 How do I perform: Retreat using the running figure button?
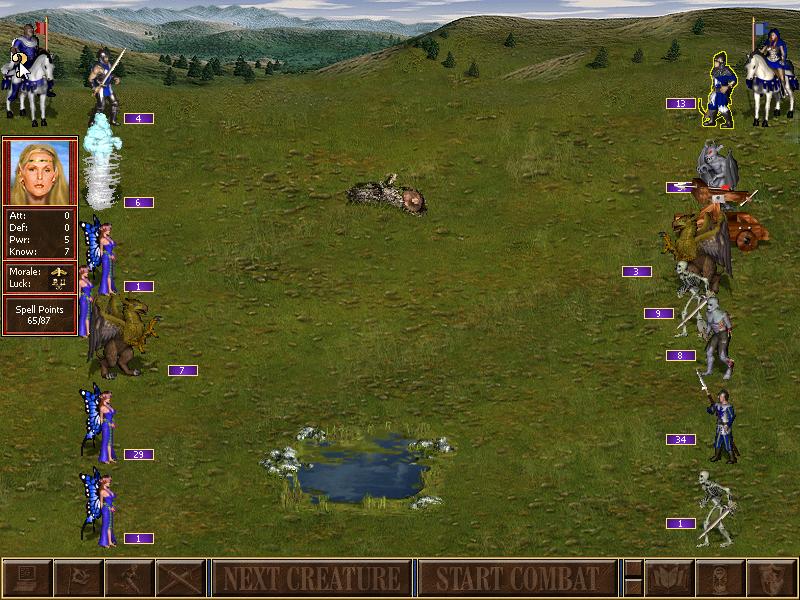[x=129, y=578]
